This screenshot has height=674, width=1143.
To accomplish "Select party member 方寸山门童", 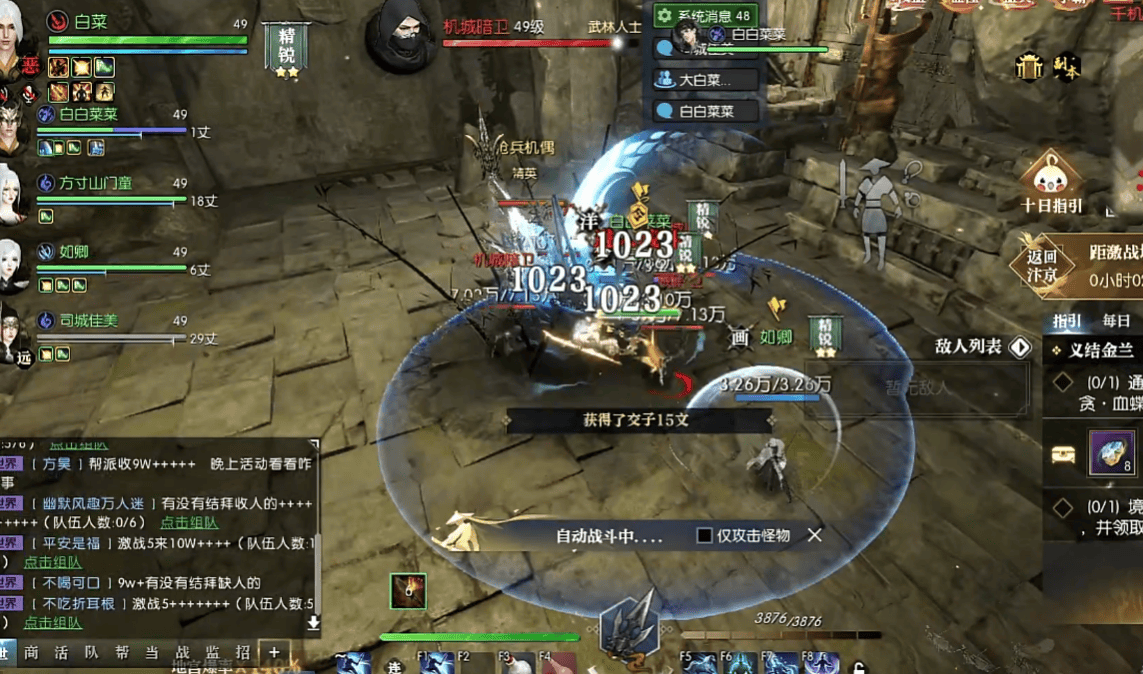I will [95, 184].
